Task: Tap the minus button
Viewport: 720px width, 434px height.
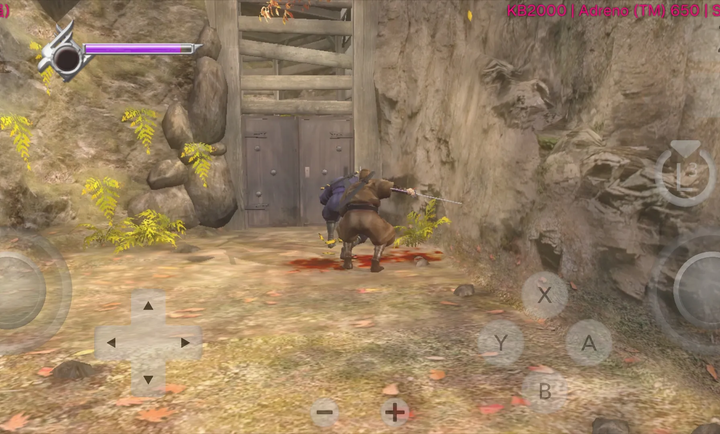Action: pos(324,412)
